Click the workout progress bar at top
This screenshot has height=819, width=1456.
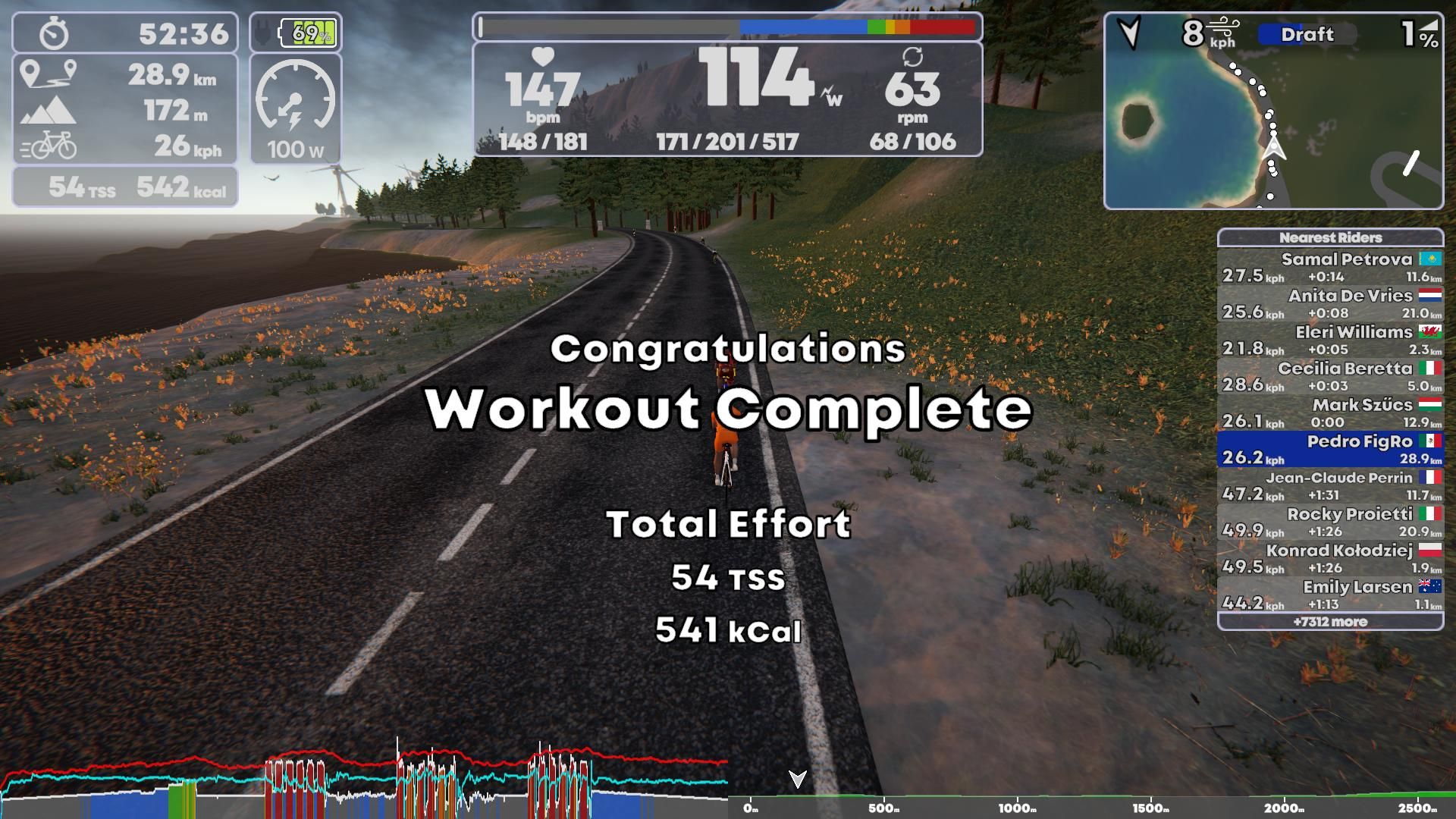(724, 27)
